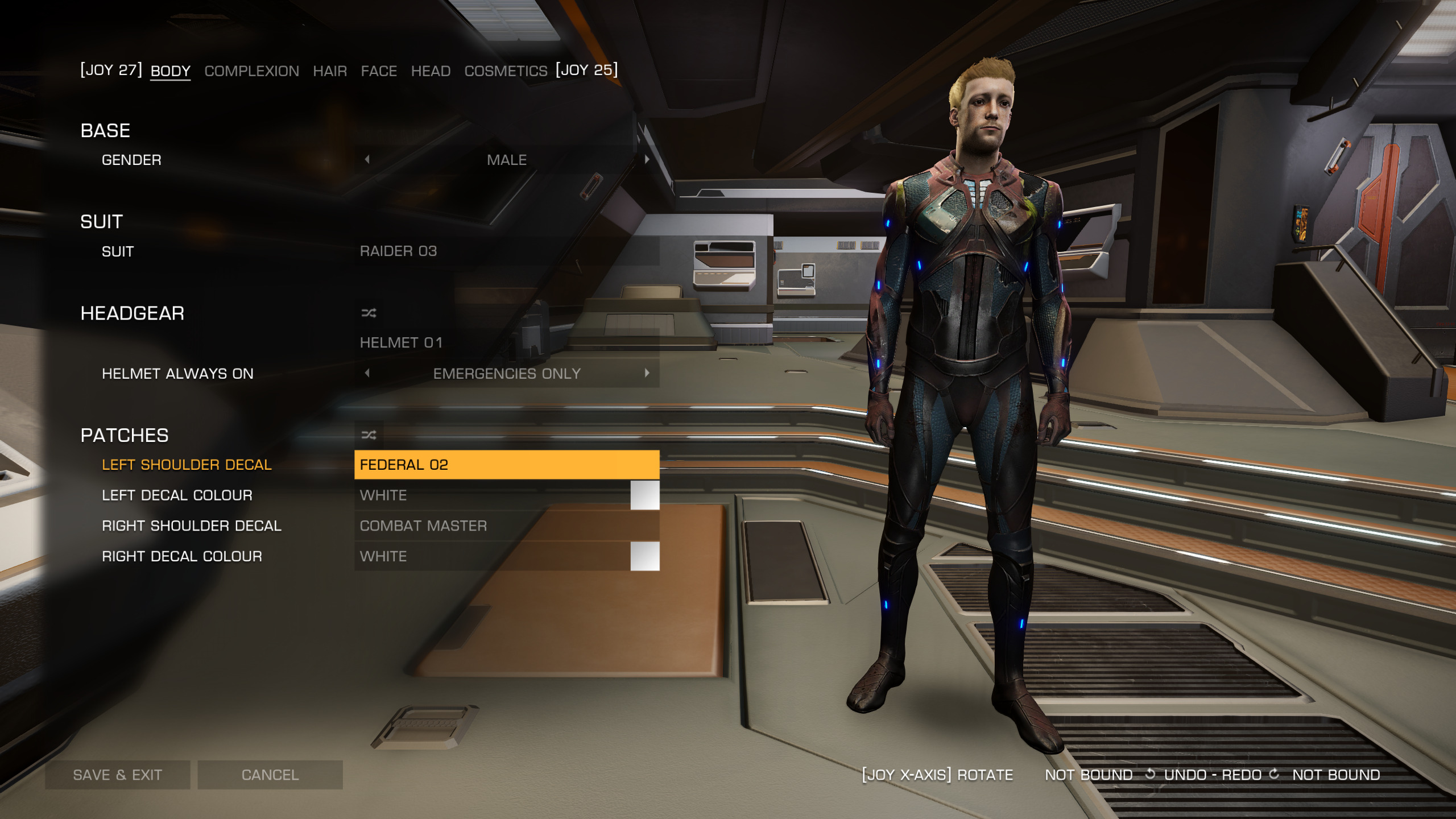The width and height of the screenshot is (1456, 819).
Task: Switch to the Complexion tab
Action: coord(251,71)
